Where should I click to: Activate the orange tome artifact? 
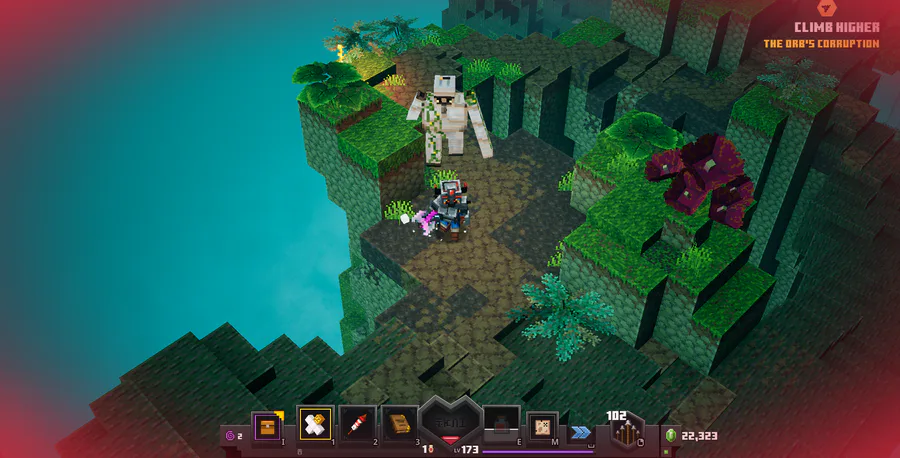click(400, 425)
